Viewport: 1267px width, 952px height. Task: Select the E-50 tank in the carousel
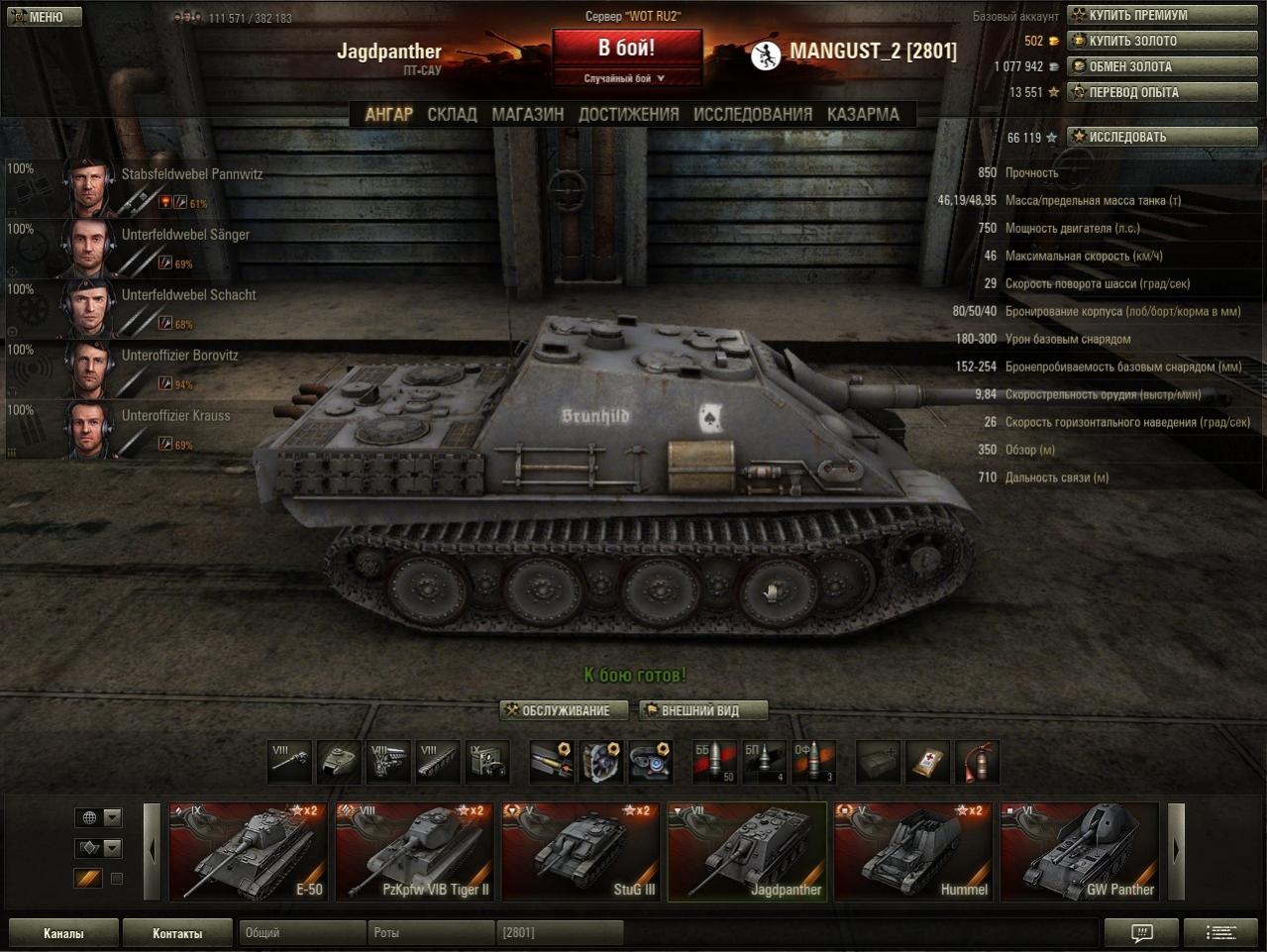click(x=248, y=851)
